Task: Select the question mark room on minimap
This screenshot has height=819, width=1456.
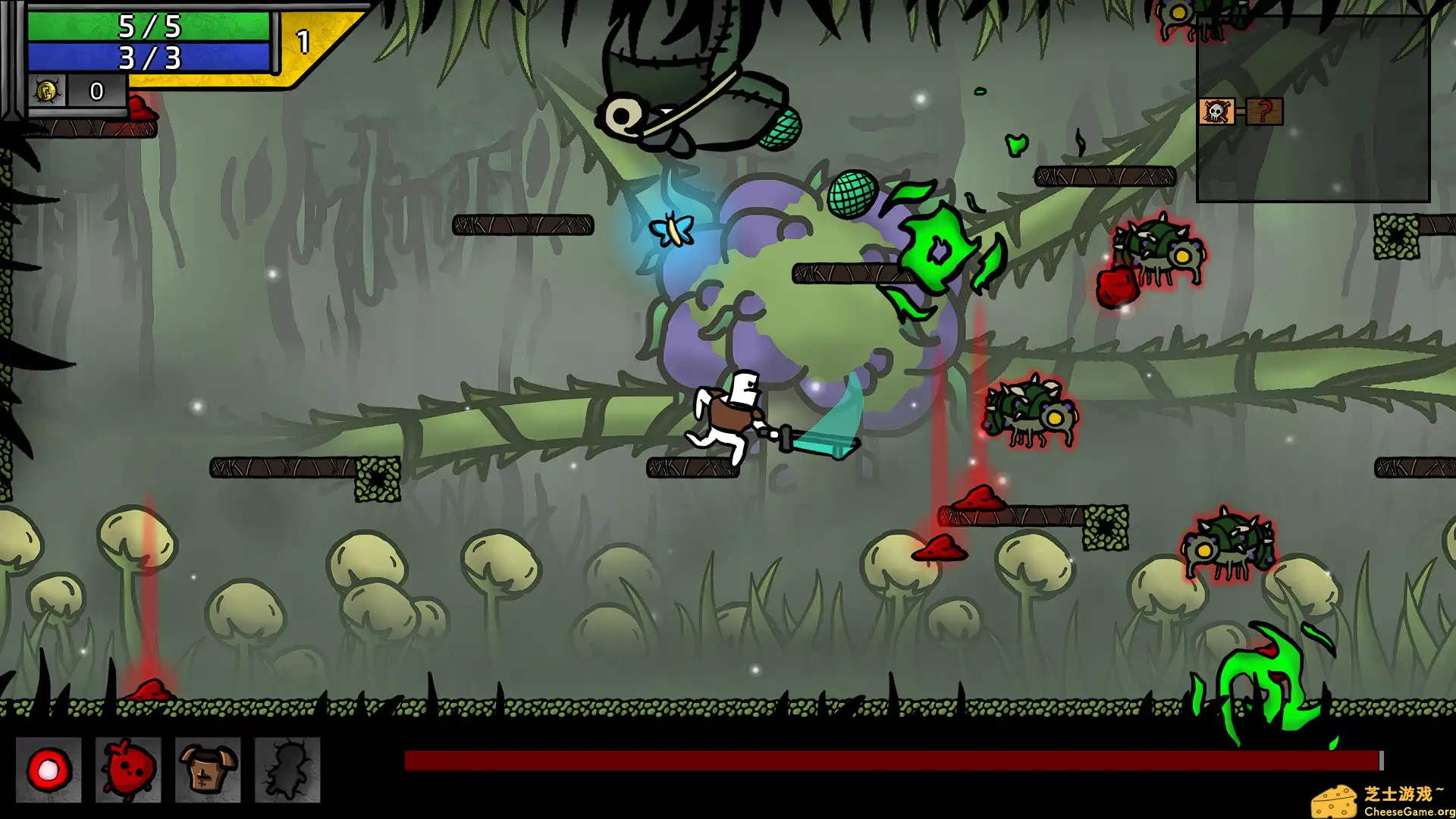Action: [1264, 111]
